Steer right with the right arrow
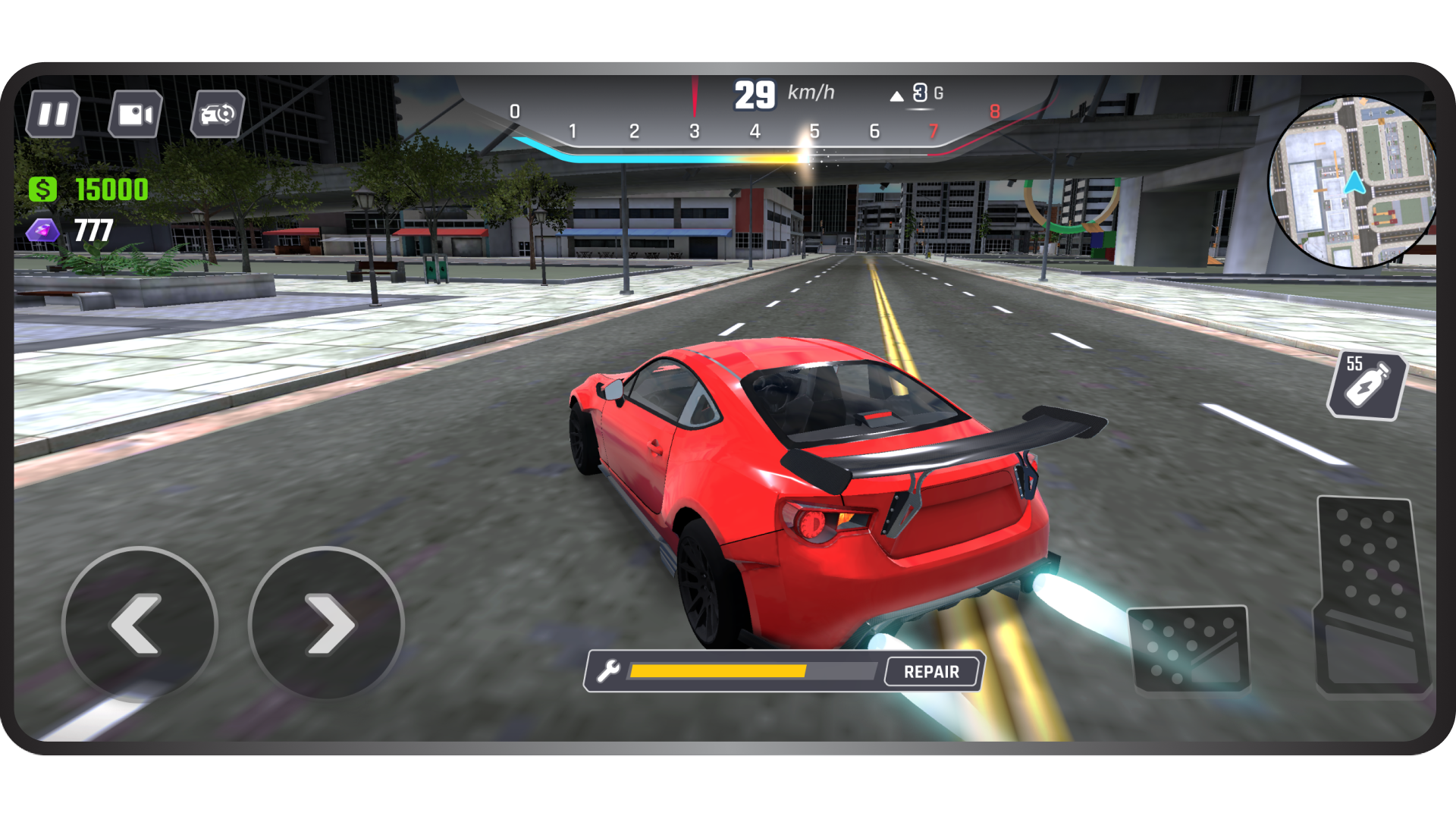 pyautogui.click(x=327, y=623)
